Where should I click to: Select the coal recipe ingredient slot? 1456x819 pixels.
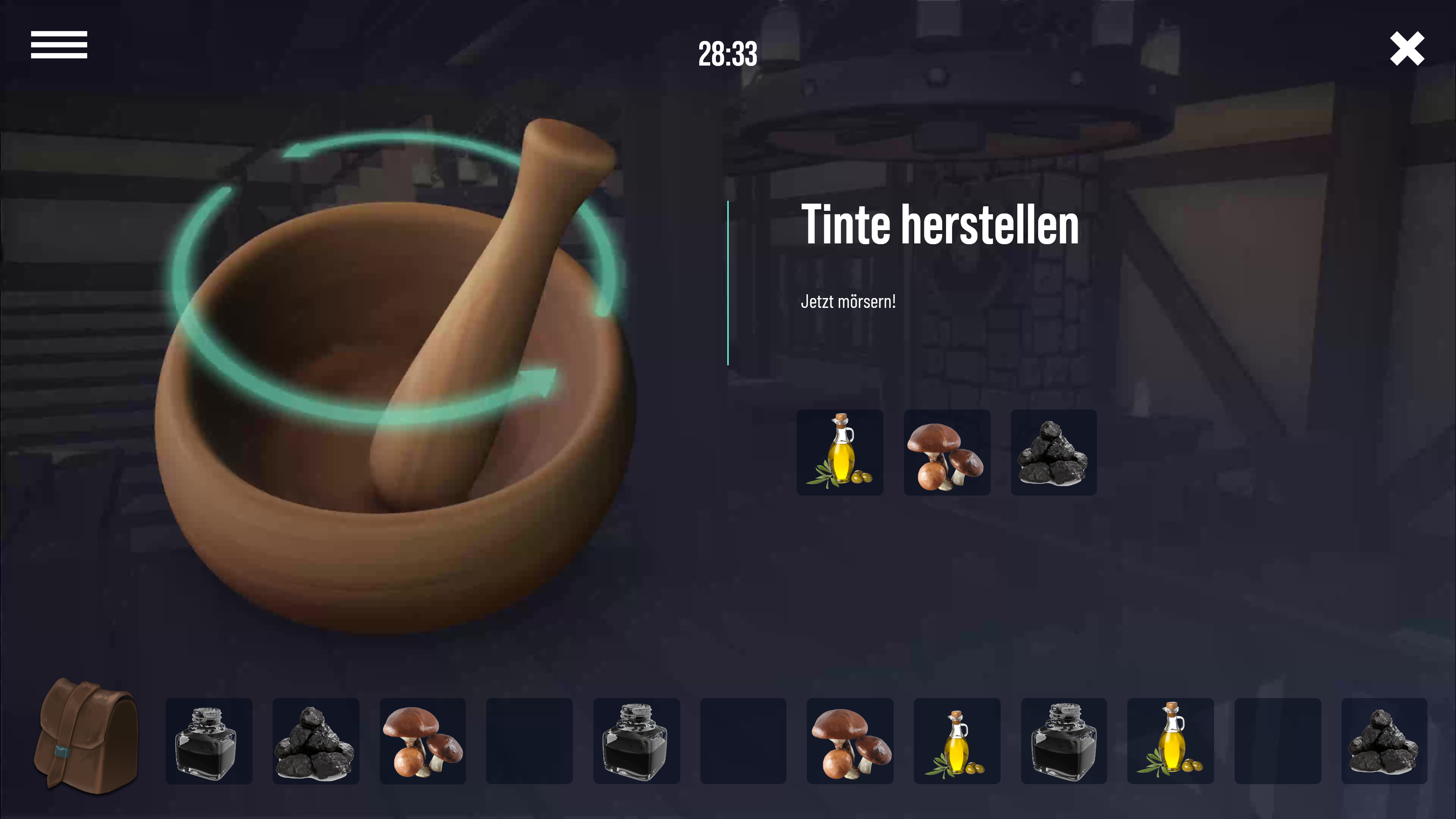point(1054,453)
